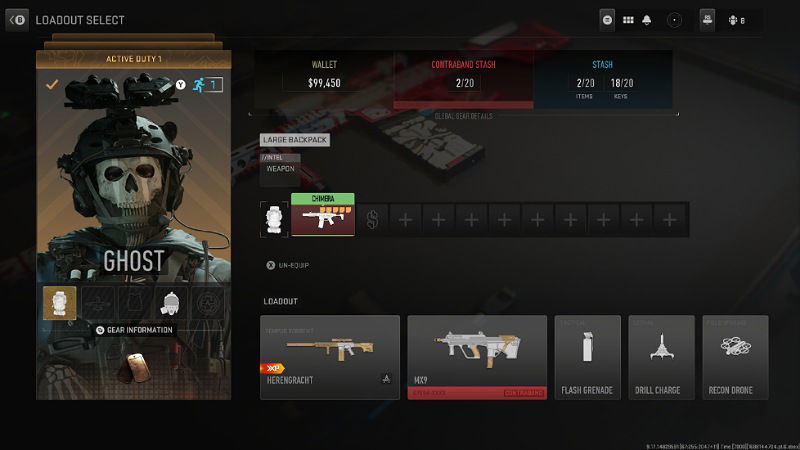Select the Chimera weapon in the backpack
800x450 pixels.
[322, 216]
